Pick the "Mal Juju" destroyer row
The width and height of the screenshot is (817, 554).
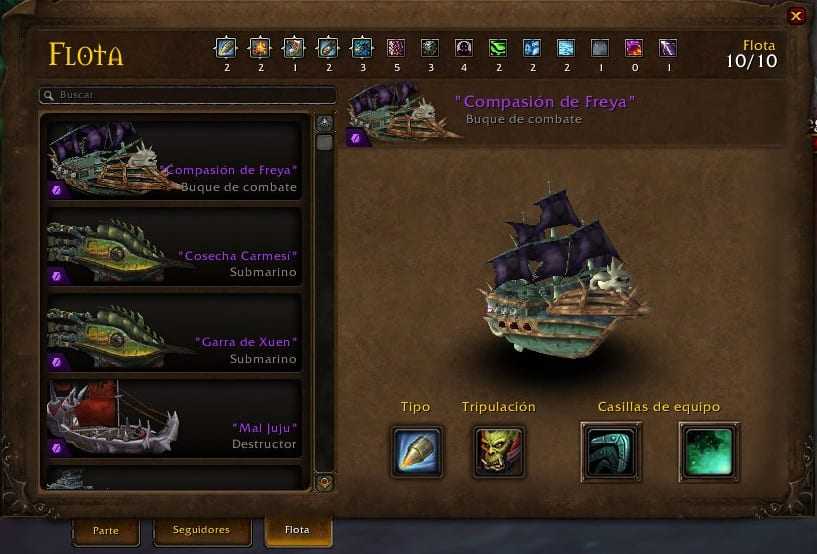(x=174, y=416)
